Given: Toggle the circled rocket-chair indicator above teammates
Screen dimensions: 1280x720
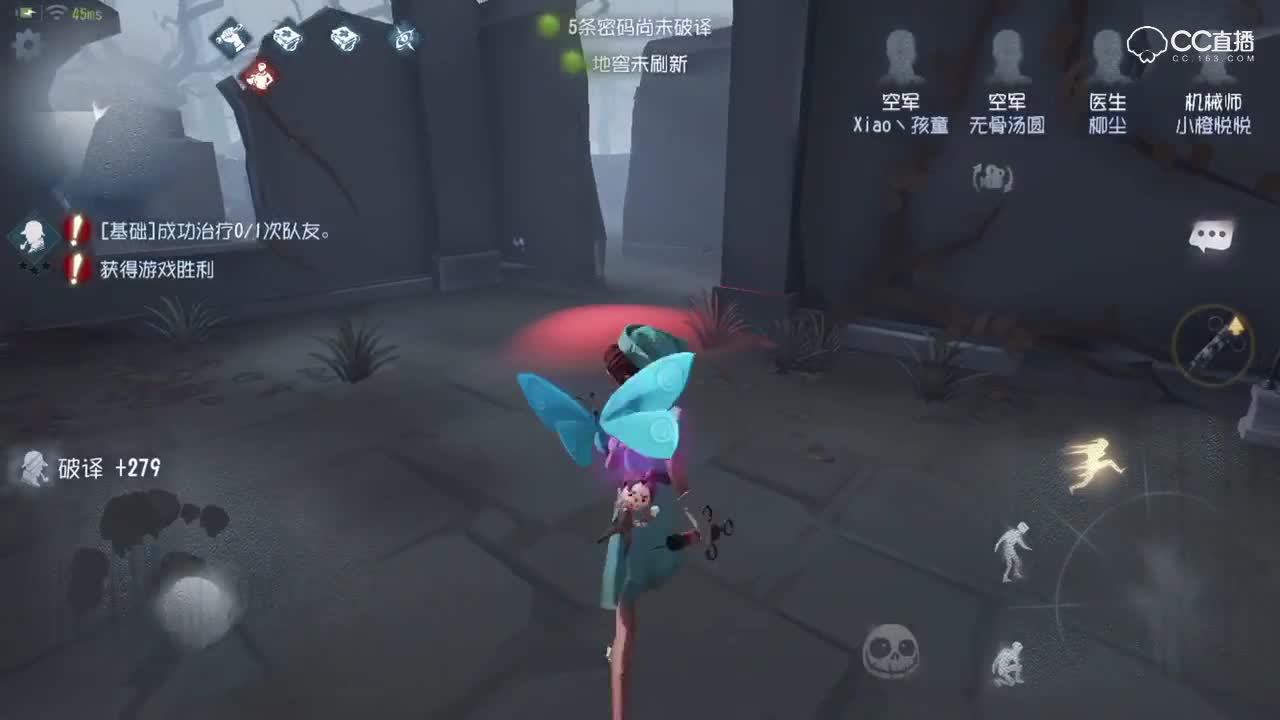Looking at the screenshot, I should [993, 179].
